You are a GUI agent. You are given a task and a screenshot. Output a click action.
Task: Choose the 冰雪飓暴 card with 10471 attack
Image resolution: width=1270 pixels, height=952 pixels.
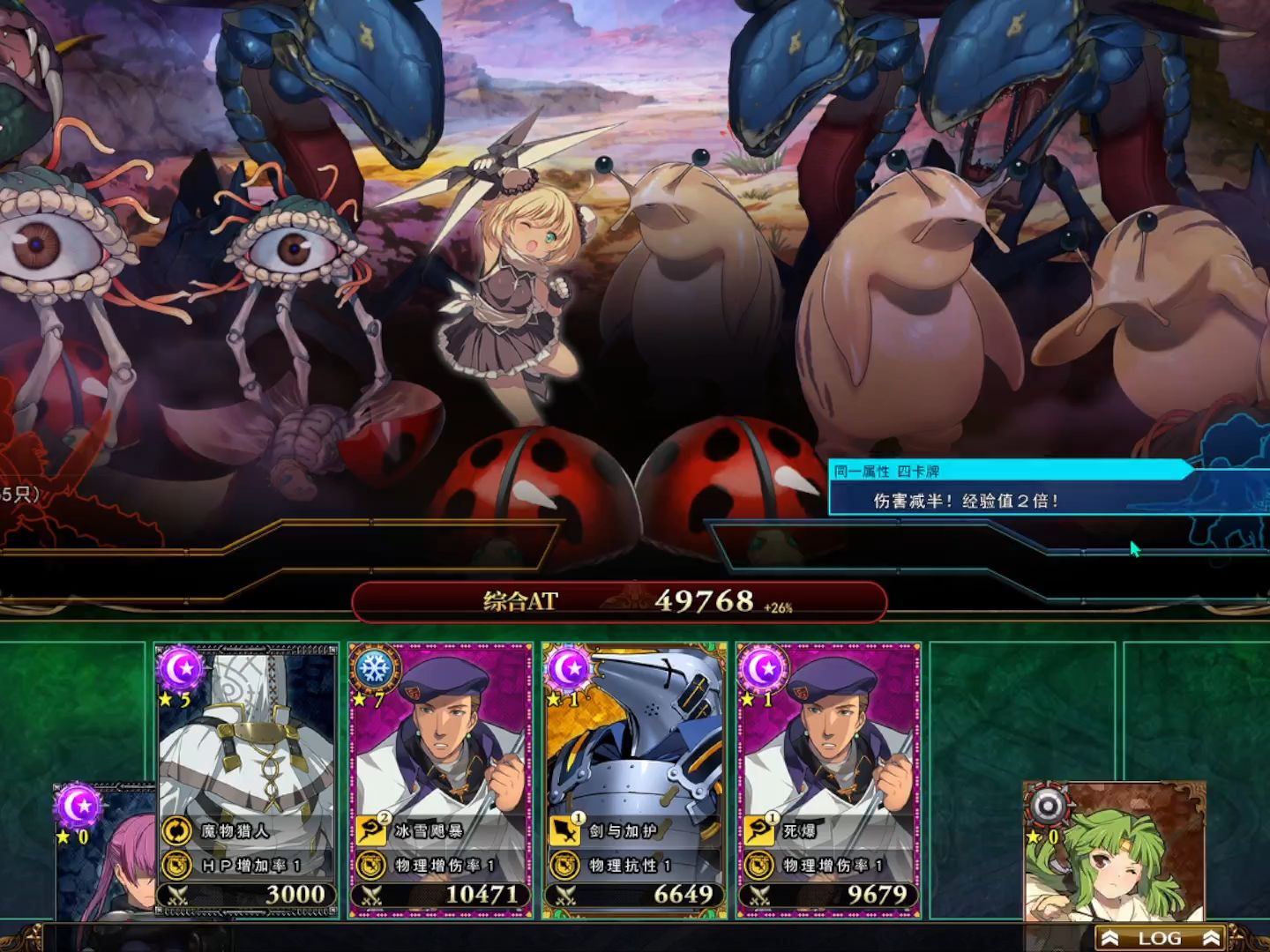click(441, 776)
